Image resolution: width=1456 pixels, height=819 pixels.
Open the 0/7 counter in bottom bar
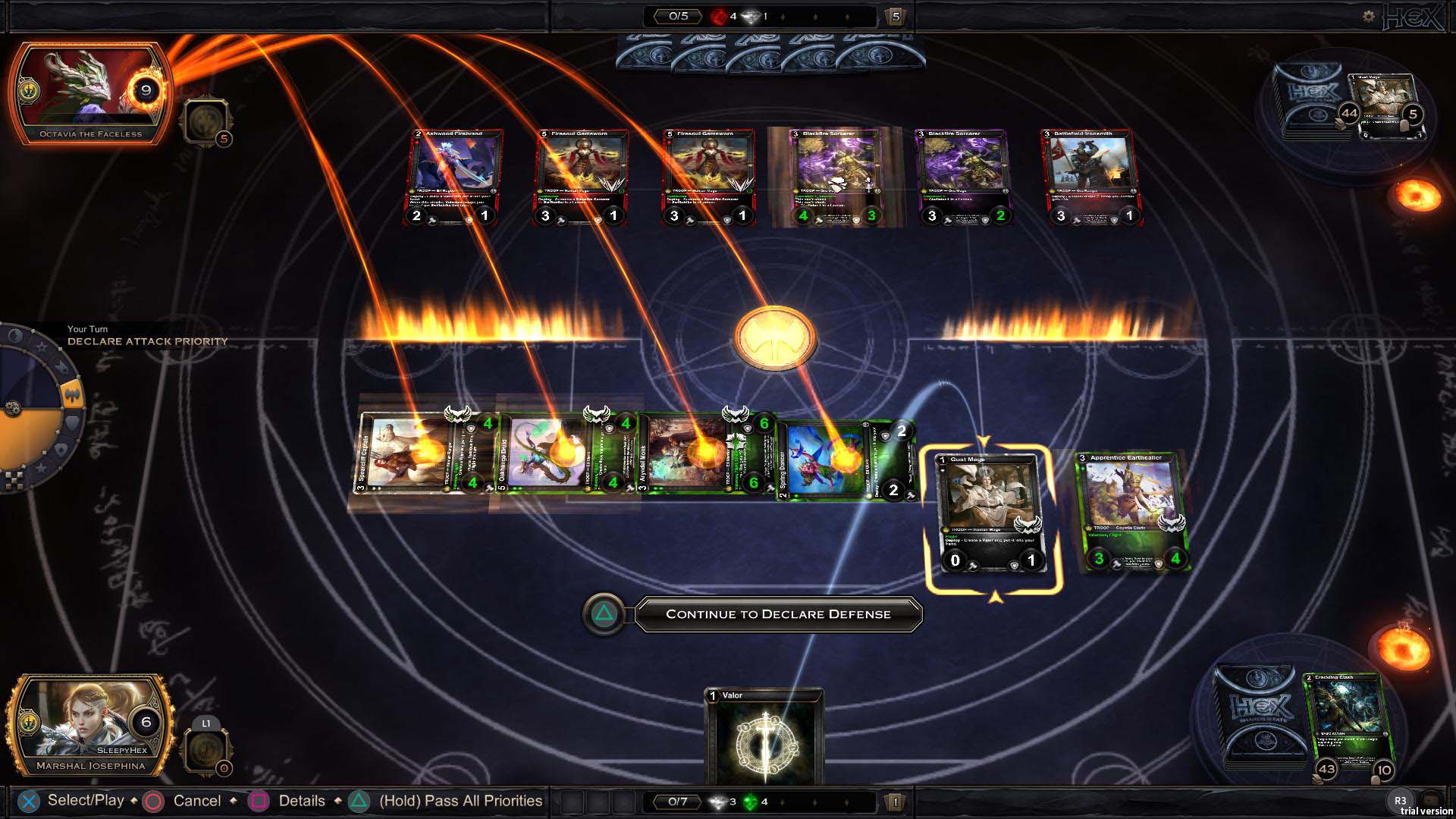(677, 801)
